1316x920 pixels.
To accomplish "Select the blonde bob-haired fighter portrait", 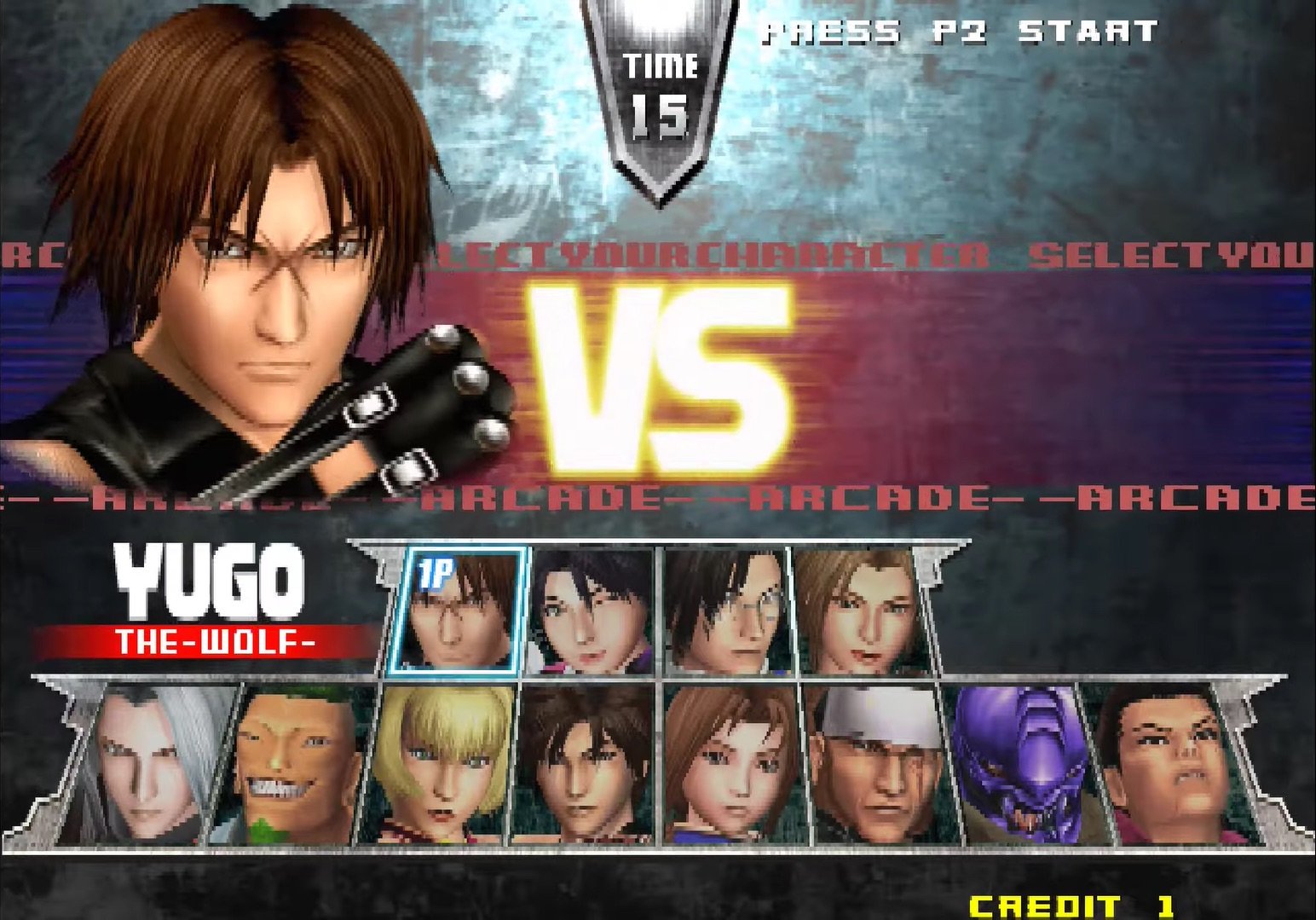I will pyautogui.click(x=440, y=765).
